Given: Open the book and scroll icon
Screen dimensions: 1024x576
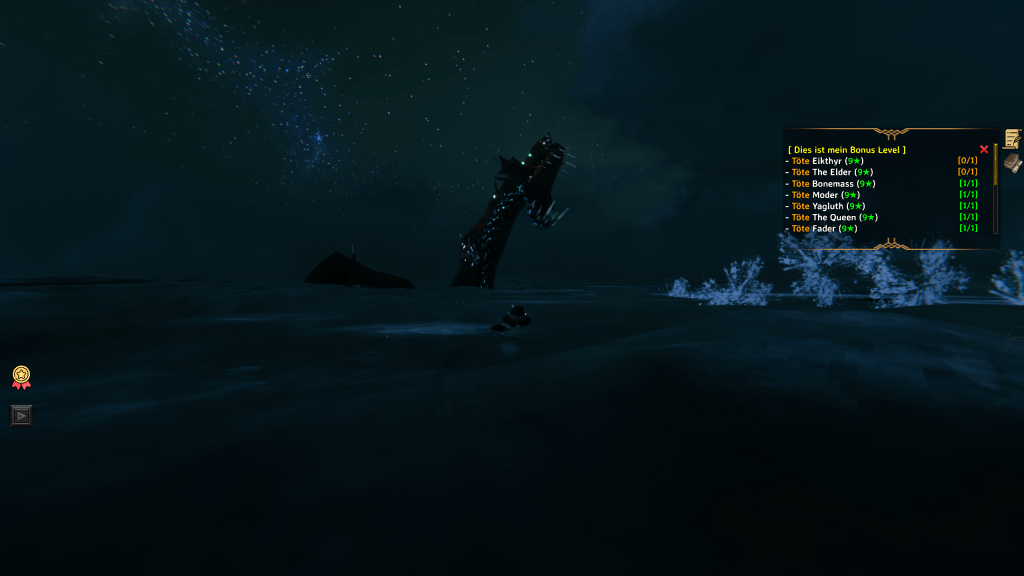Looking at the screenshot, I should tap(1012, 161).
